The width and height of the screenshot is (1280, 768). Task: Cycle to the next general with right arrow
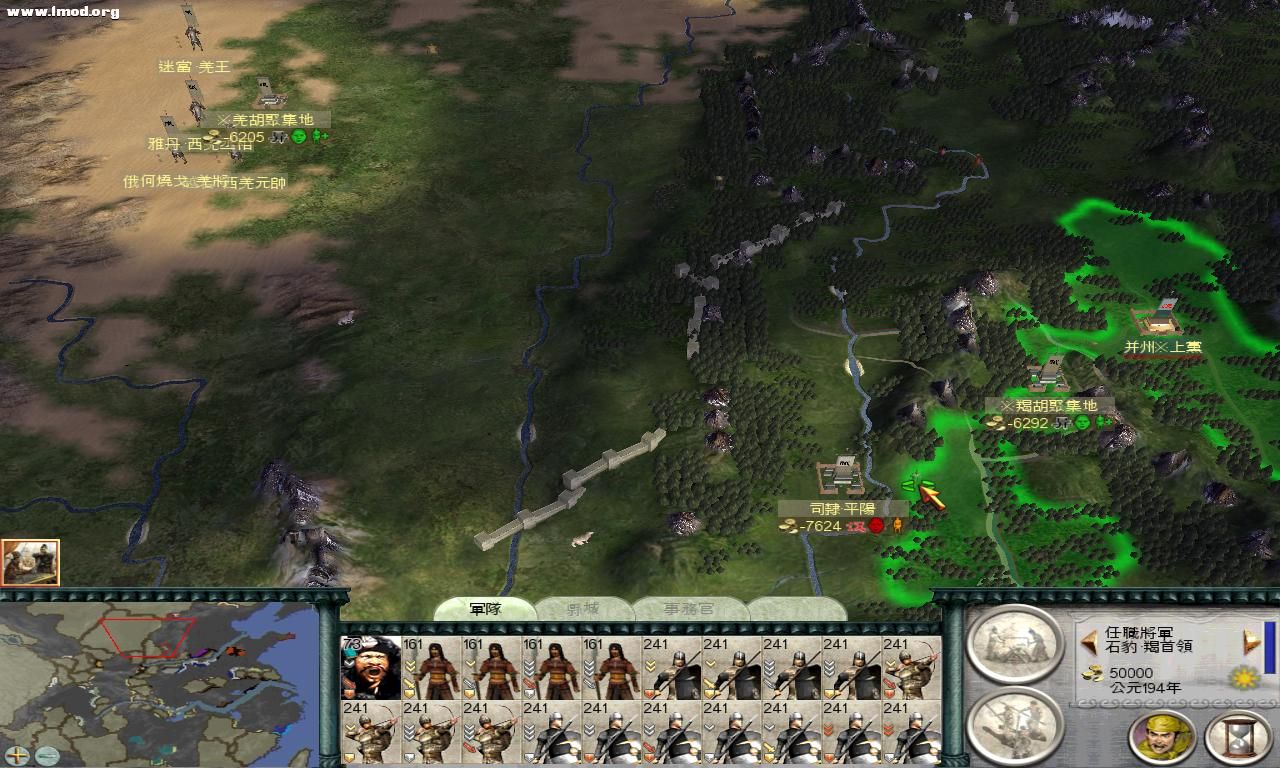point(1251,641)
